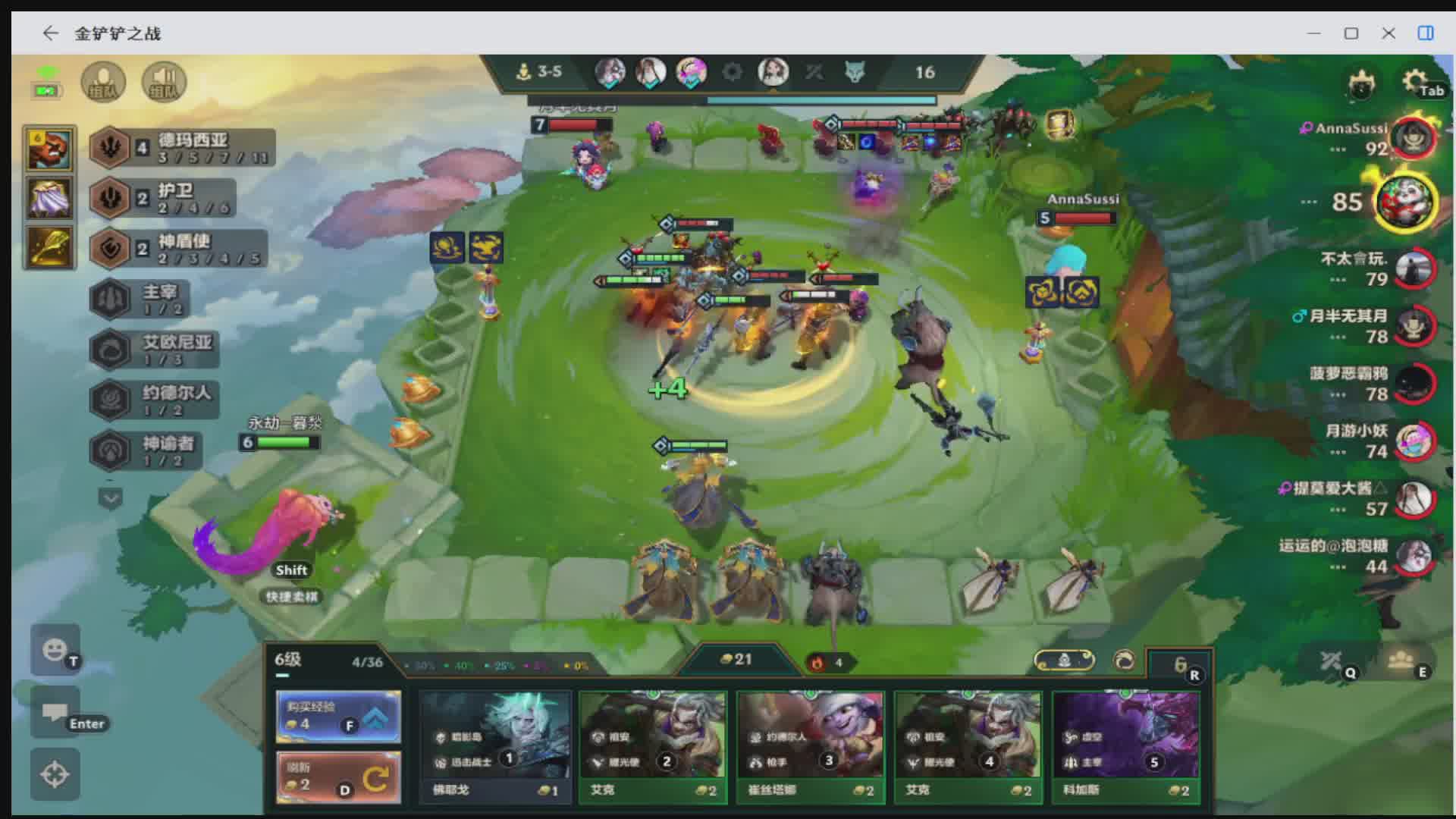This screenshot has width=1456, height=819.
Task: Expand the trait list with the down arrow
Action: [x=111, y=498]
